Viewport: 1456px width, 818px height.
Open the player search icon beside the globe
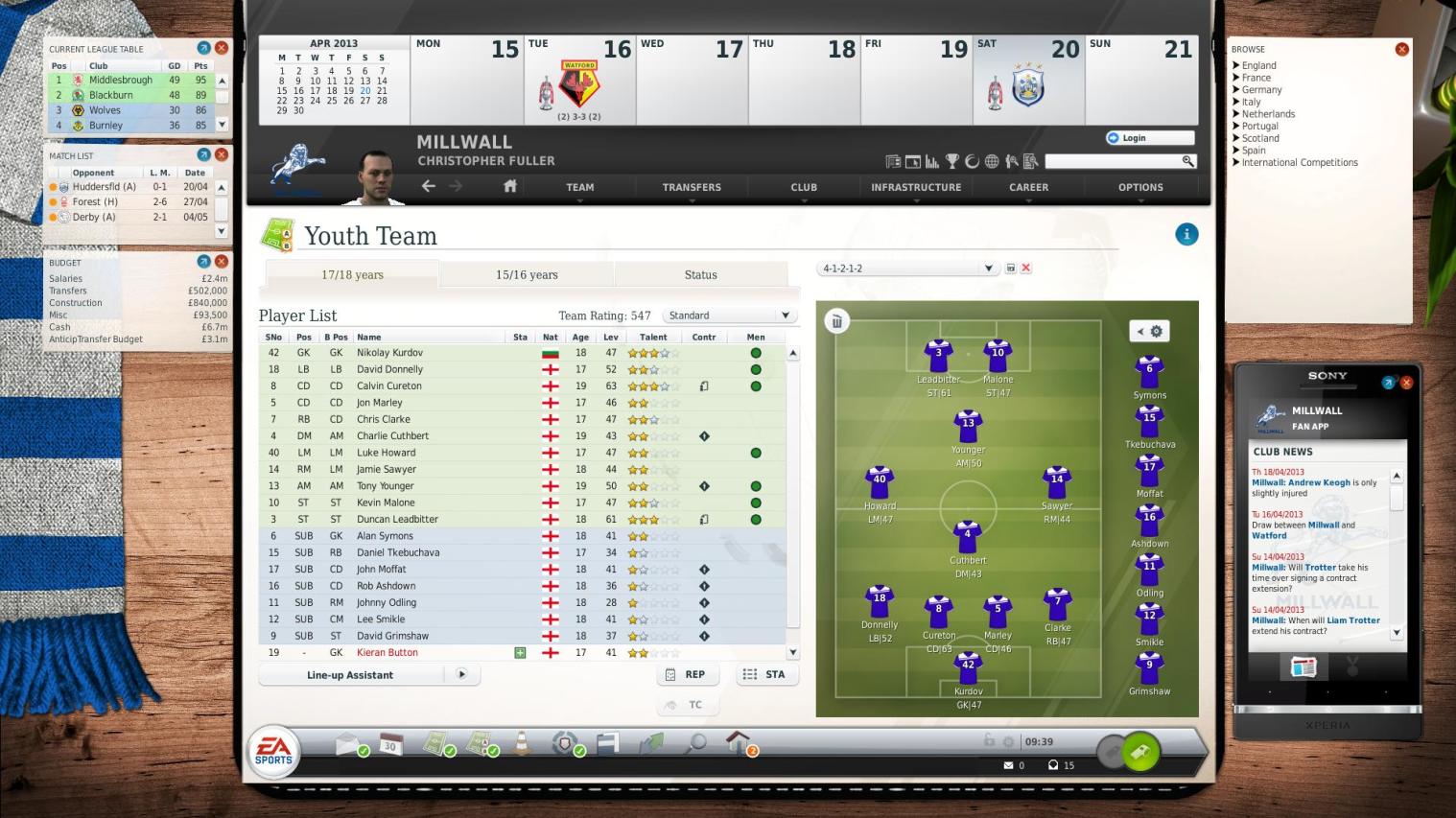(1014, 161)
